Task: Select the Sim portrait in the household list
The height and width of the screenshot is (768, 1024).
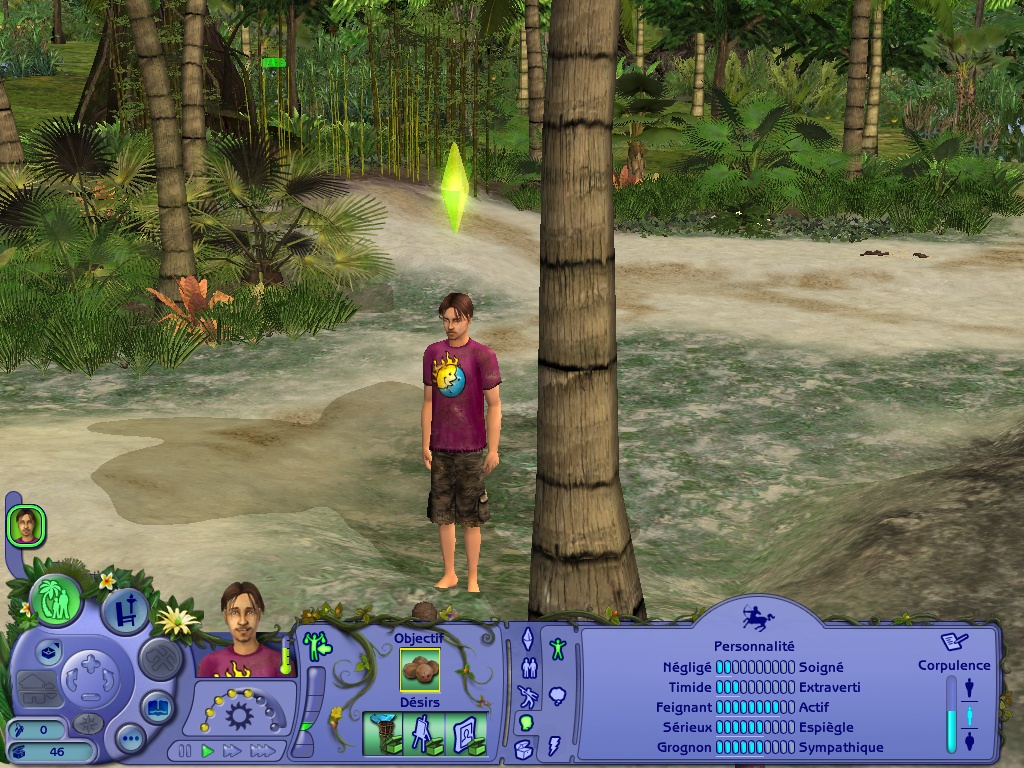Action: tap(25, 526)
